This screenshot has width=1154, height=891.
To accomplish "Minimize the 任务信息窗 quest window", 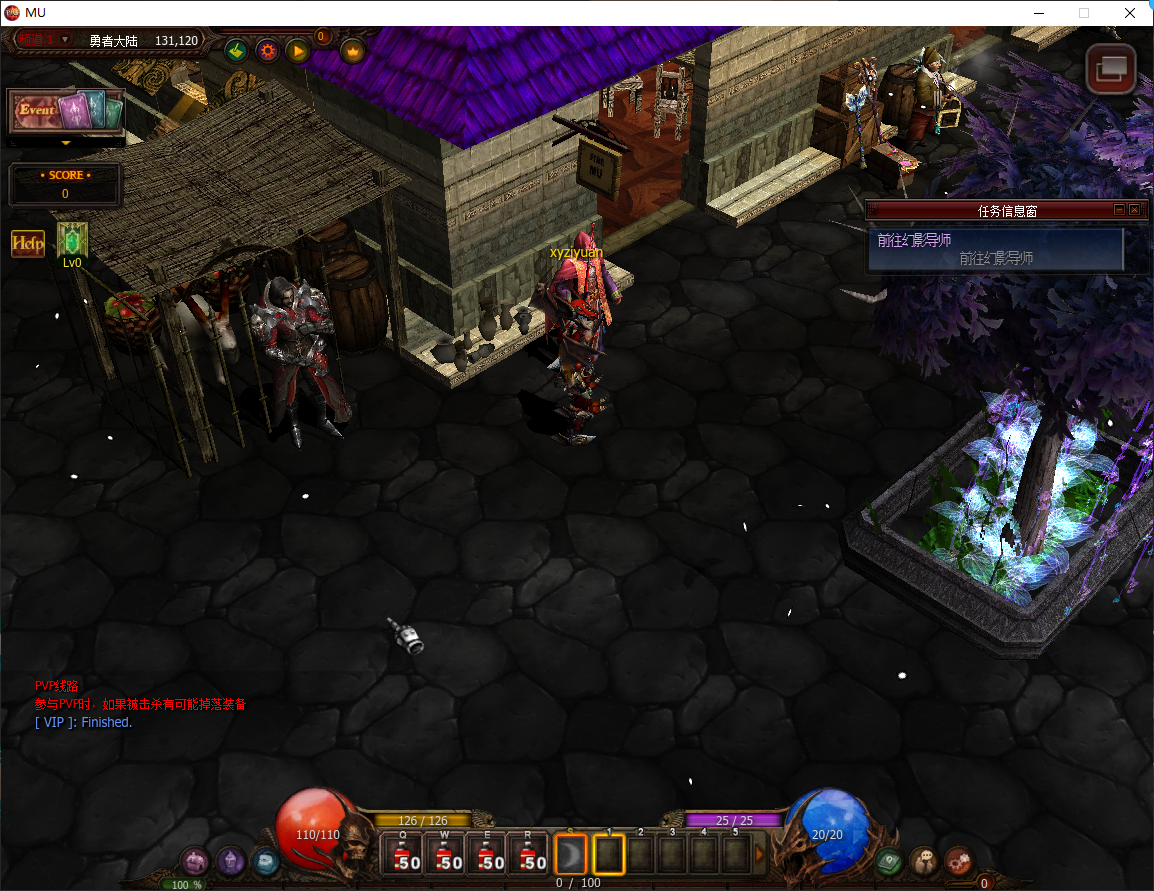I will click(x=1118, y=210).
